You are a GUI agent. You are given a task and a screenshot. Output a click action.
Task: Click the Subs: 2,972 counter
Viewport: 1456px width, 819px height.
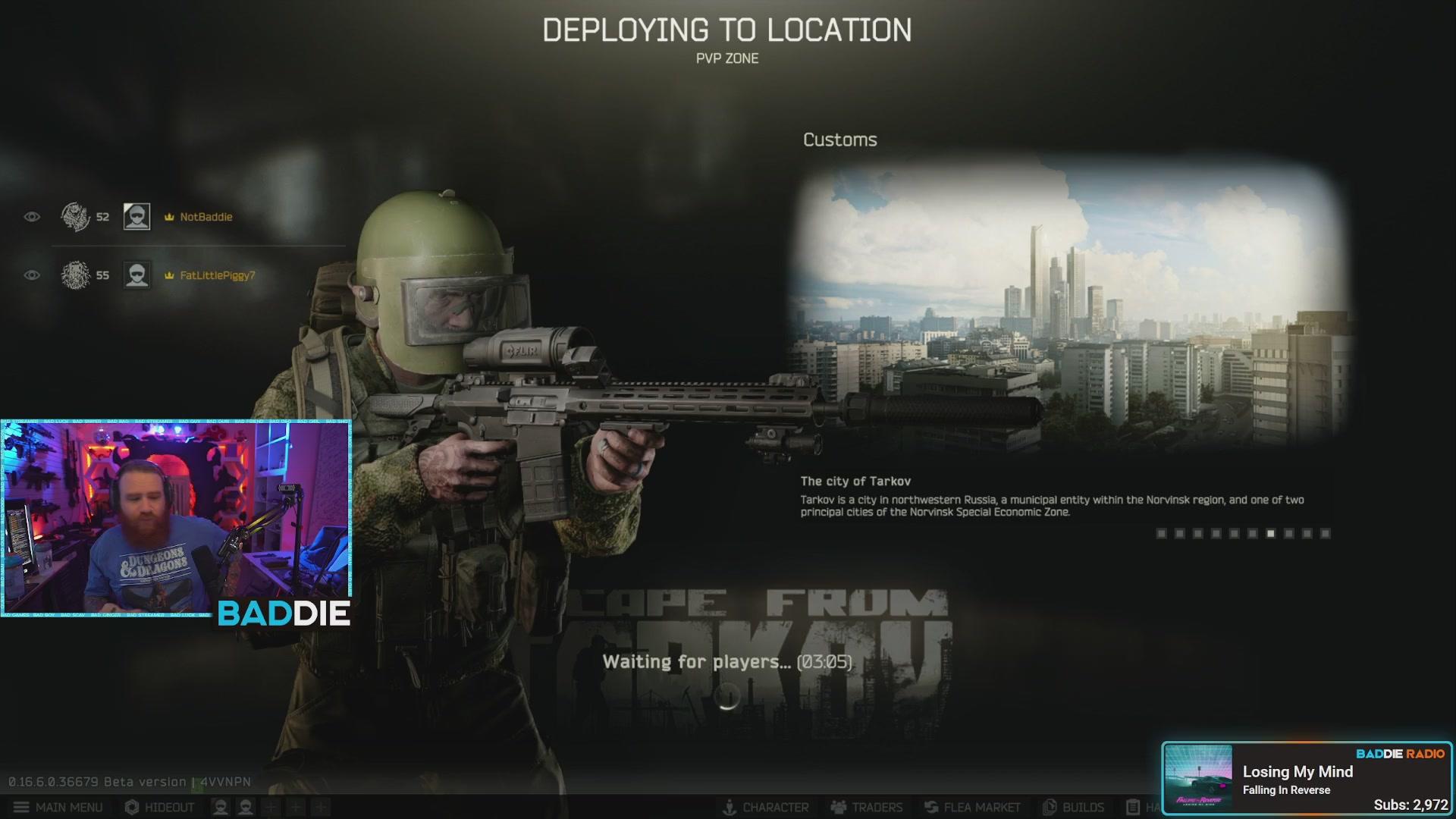tap(1409, 806)
